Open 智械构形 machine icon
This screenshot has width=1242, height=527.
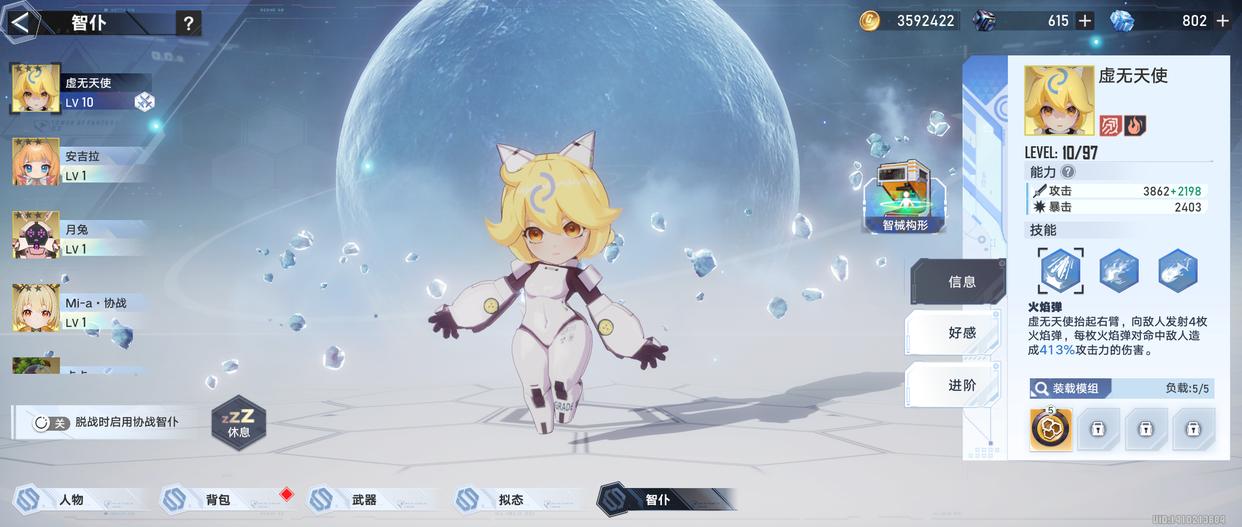pos(904,196)
